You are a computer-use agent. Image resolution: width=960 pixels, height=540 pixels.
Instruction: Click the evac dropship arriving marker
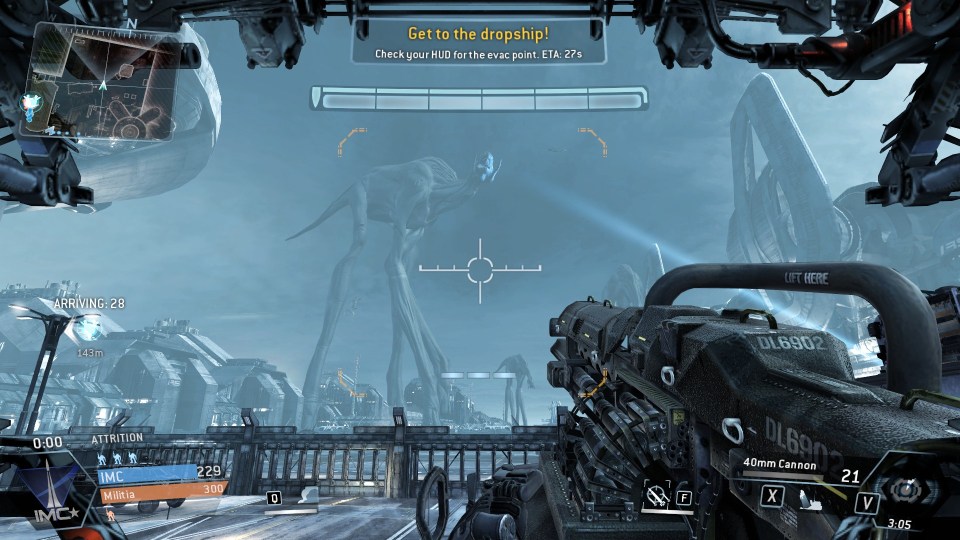click(91, 324)
